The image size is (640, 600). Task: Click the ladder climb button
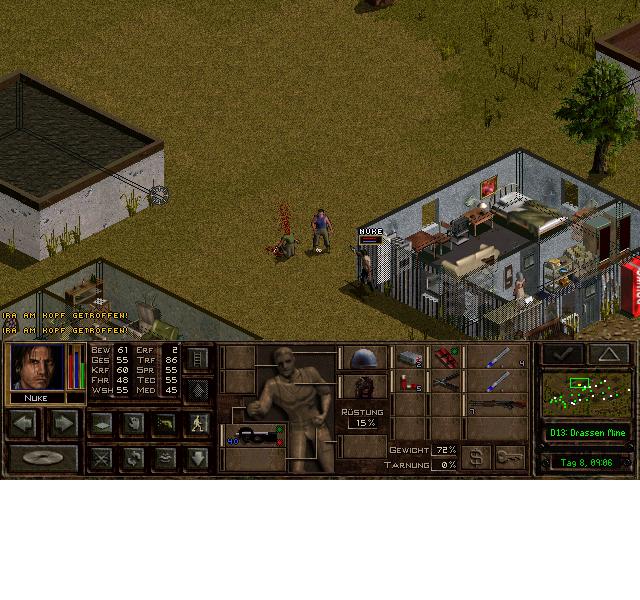pos(197,358)
